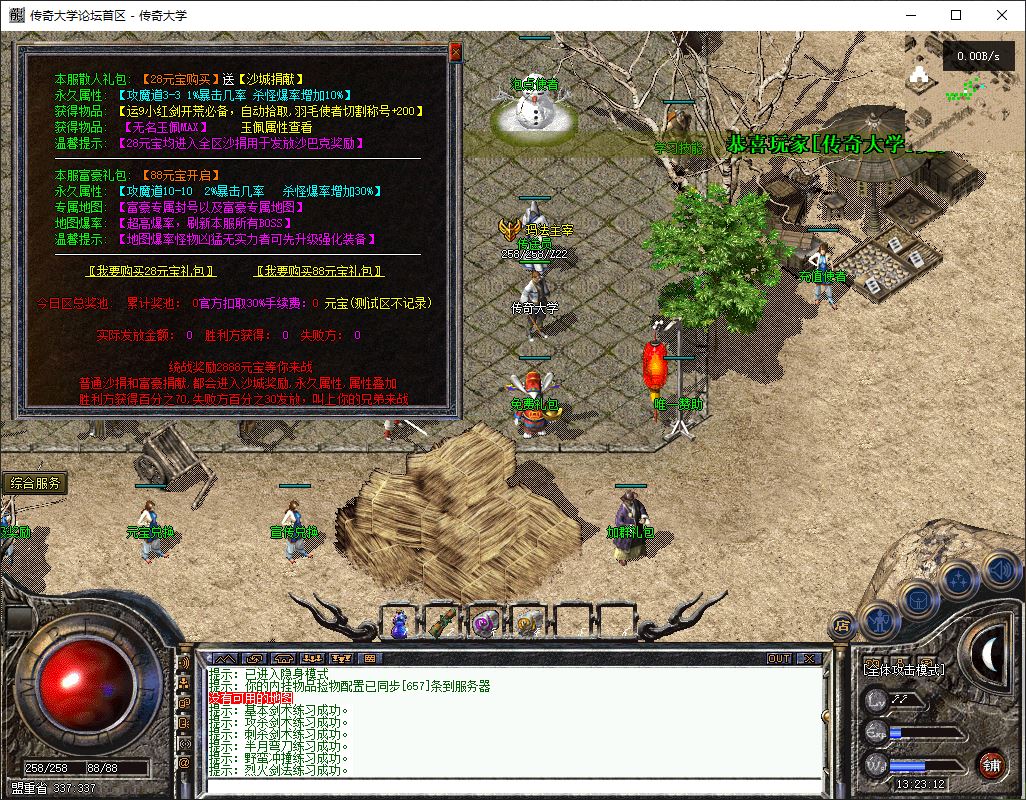This screenshot has height=800, width=1026.
Task: Select the purple orb hotbar slot
Action: point(485,624)
